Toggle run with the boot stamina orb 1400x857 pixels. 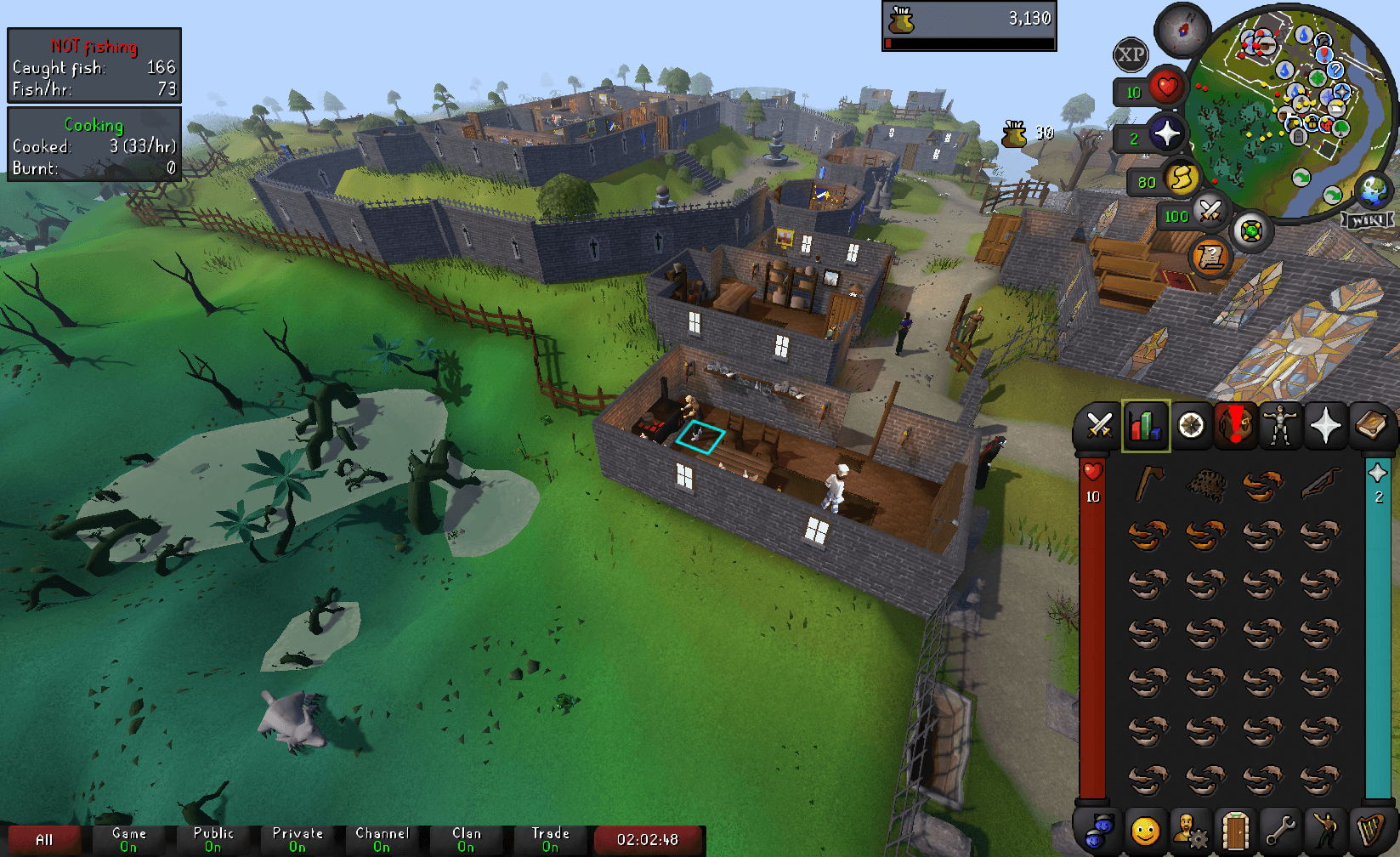tap(1183, 180)
